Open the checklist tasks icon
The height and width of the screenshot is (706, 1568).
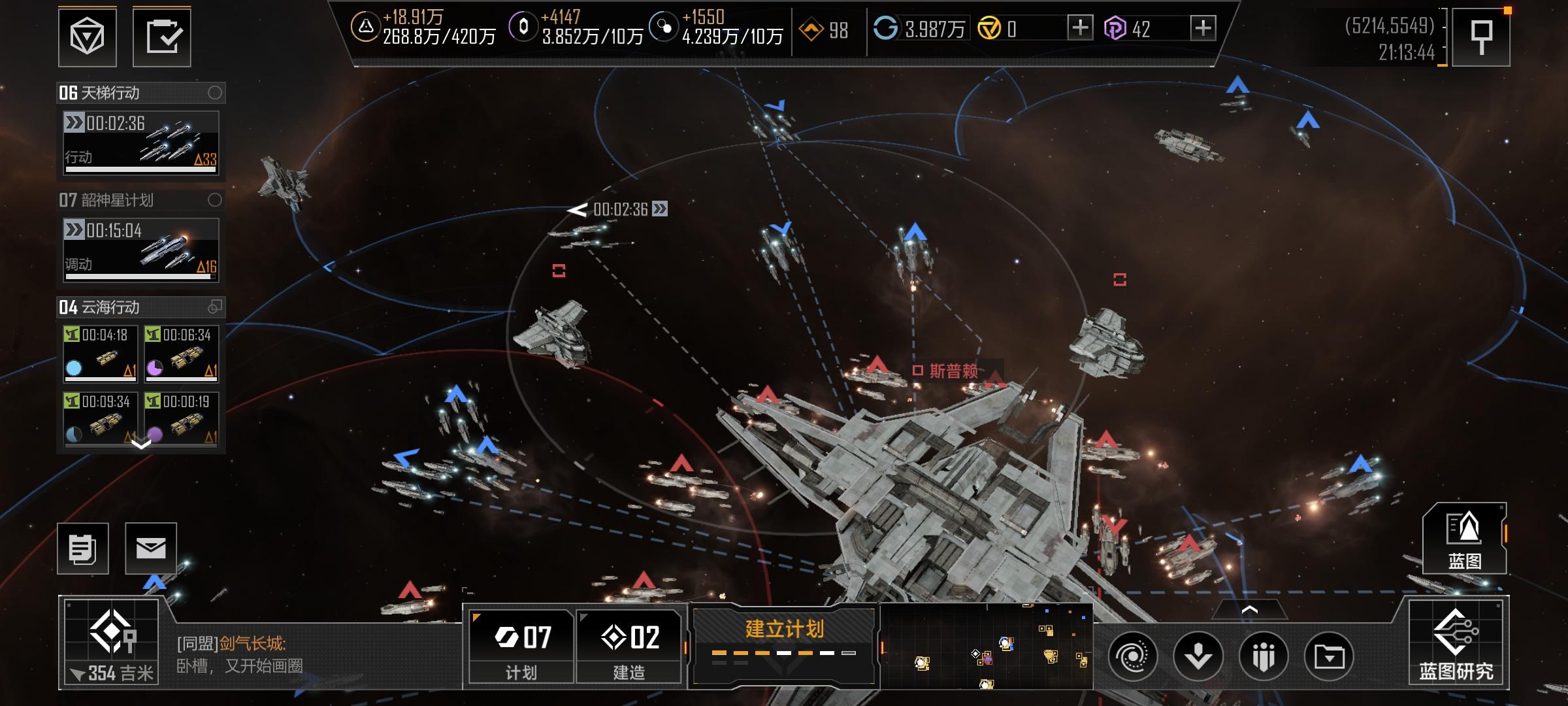tap(162, 37)
